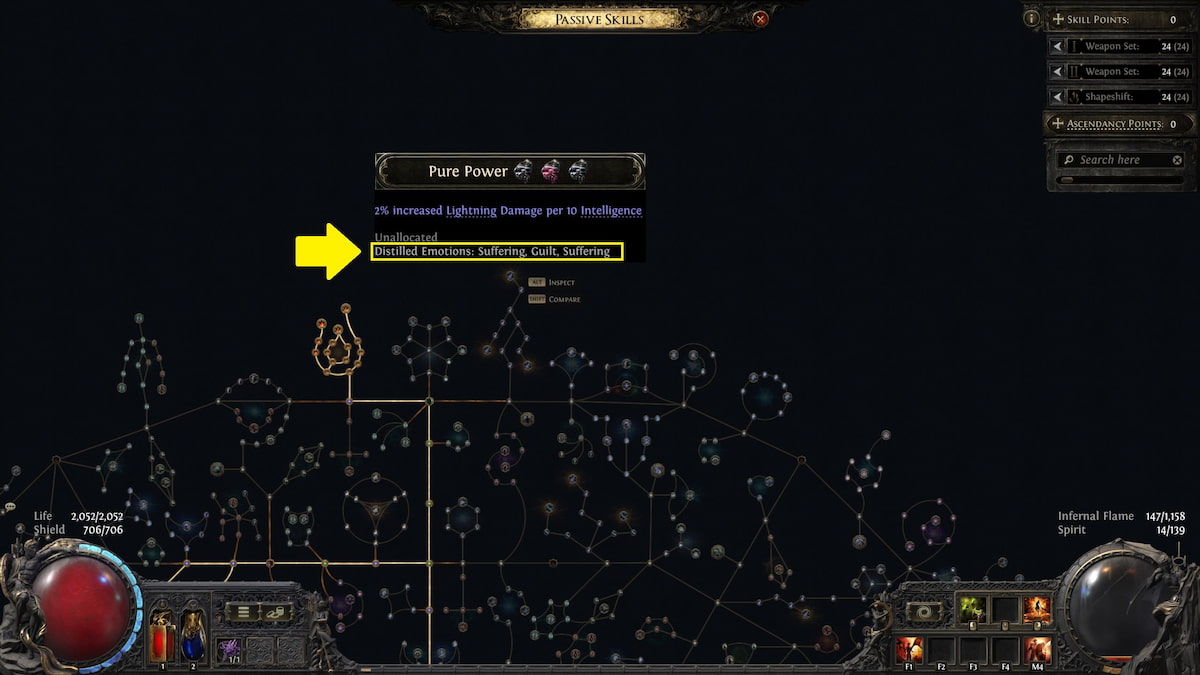This screenshot has height=675, width=1200.
Task: Open the passive tree info button
Action: click(x=1031, y=18)
